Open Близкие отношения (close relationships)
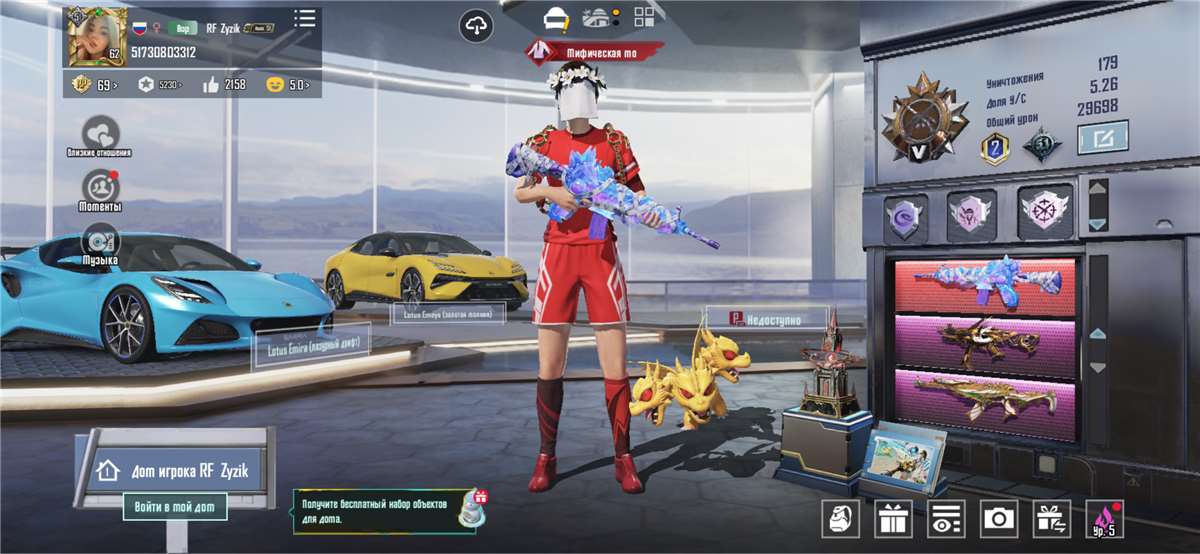 pos(100,135)
